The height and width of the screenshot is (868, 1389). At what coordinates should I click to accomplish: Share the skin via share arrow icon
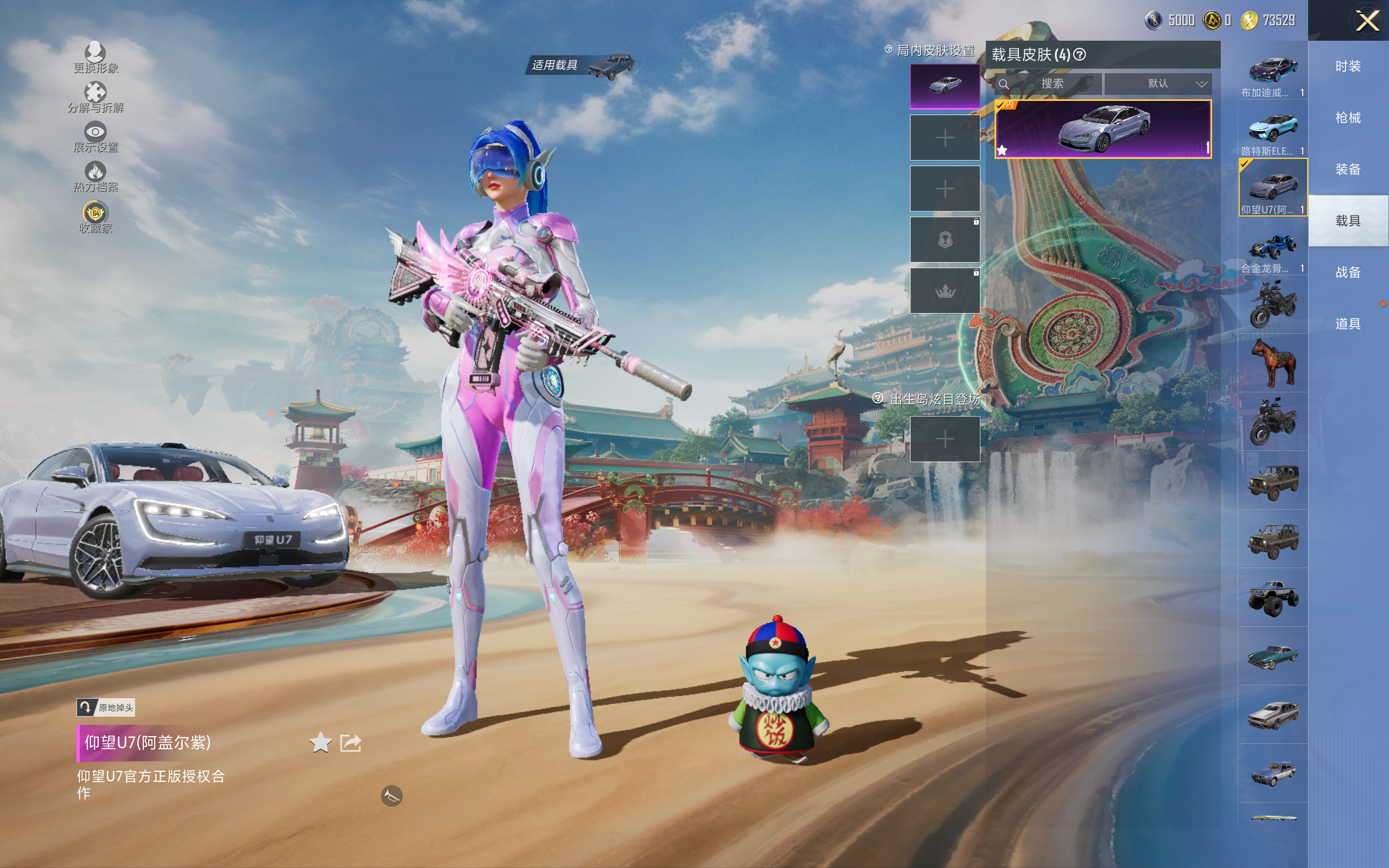pos(350,743)
